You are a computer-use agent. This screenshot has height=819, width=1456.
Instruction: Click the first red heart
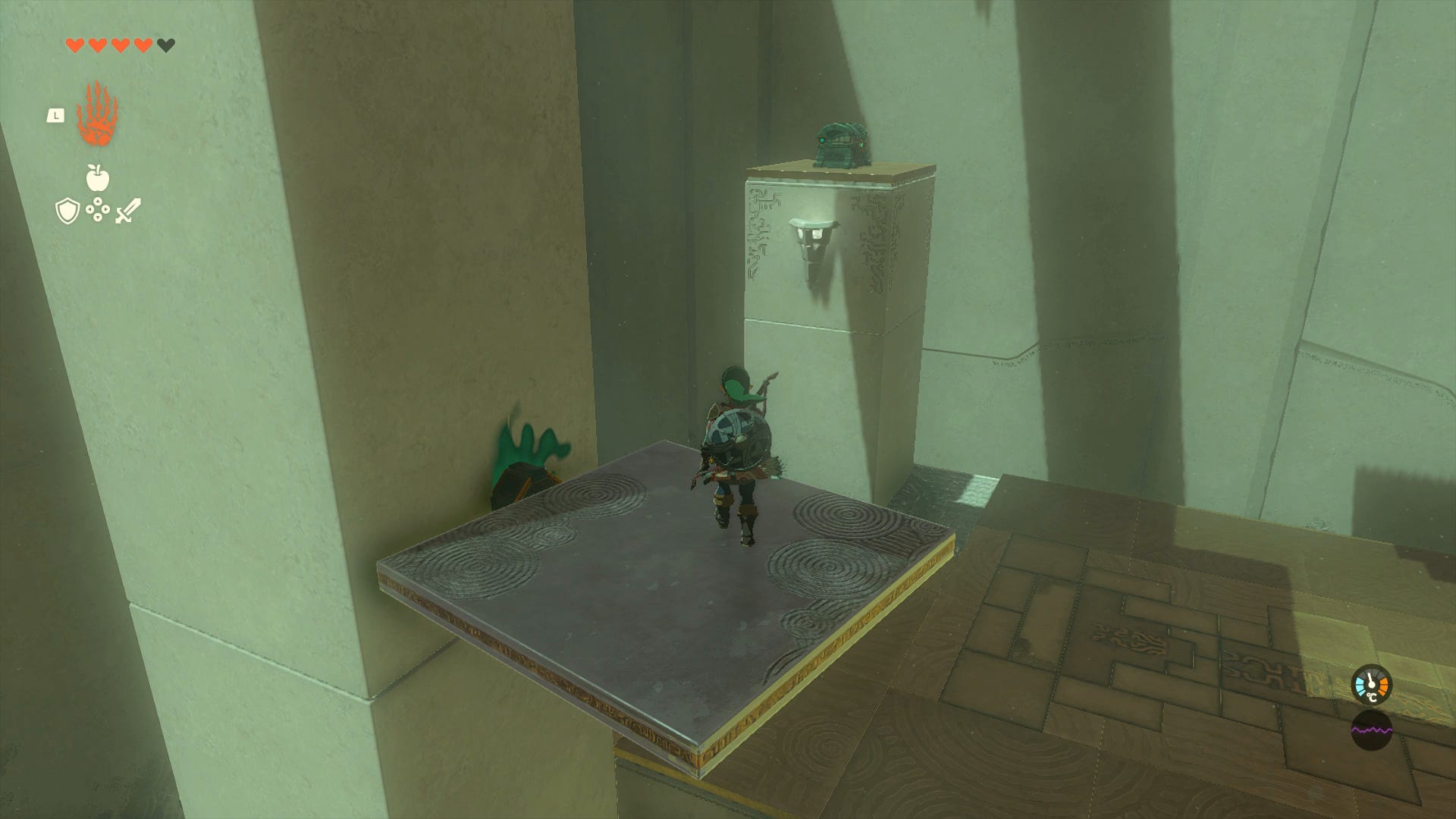(74, 45)
